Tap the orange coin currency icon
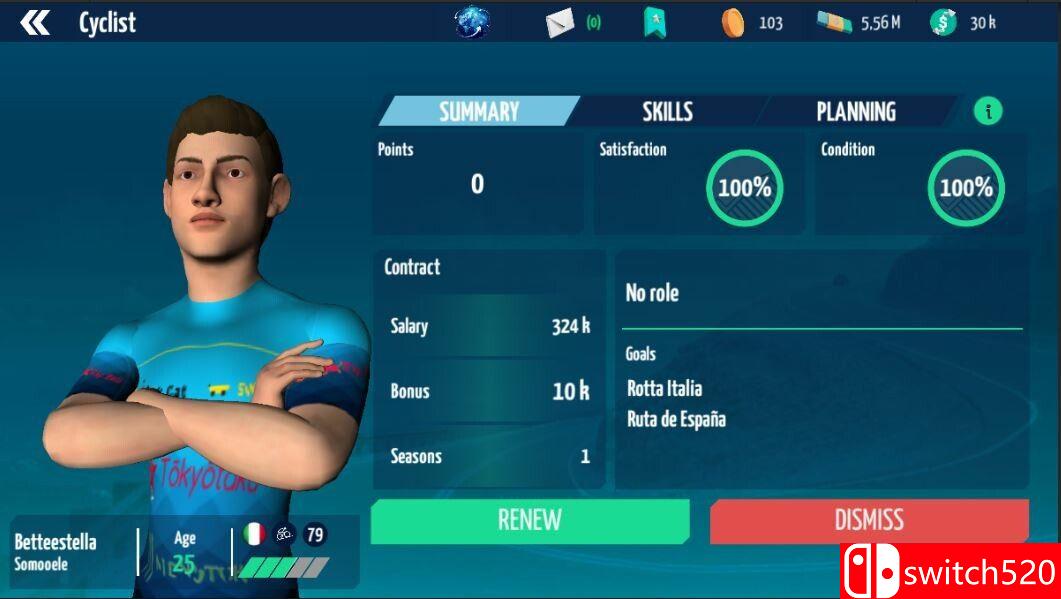The height and width of the screenshot is (599, 1061). coord(733,23)
